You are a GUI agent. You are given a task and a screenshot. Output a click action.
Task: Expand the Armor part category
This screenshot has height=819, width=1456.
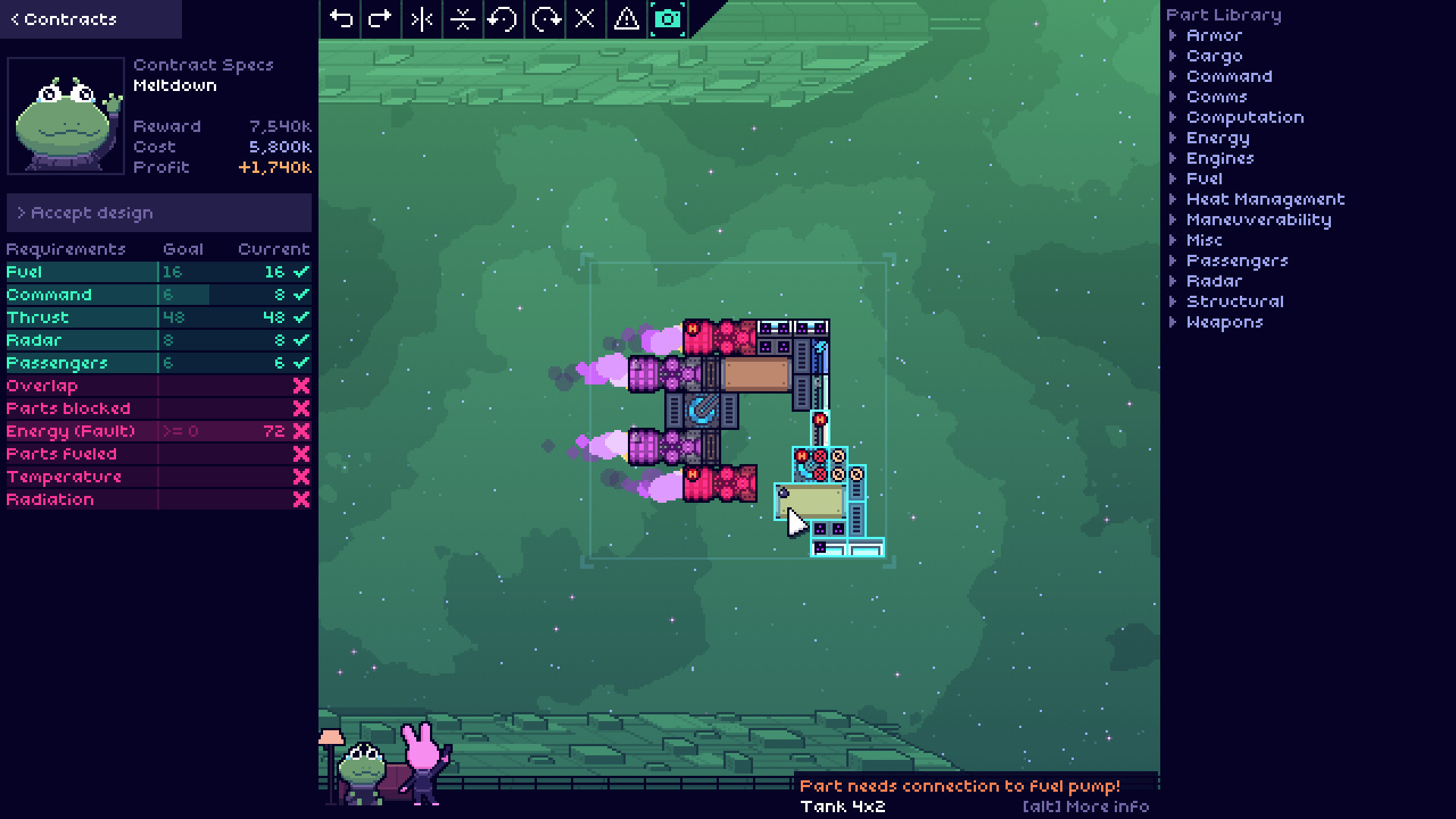pos(1213,36)
